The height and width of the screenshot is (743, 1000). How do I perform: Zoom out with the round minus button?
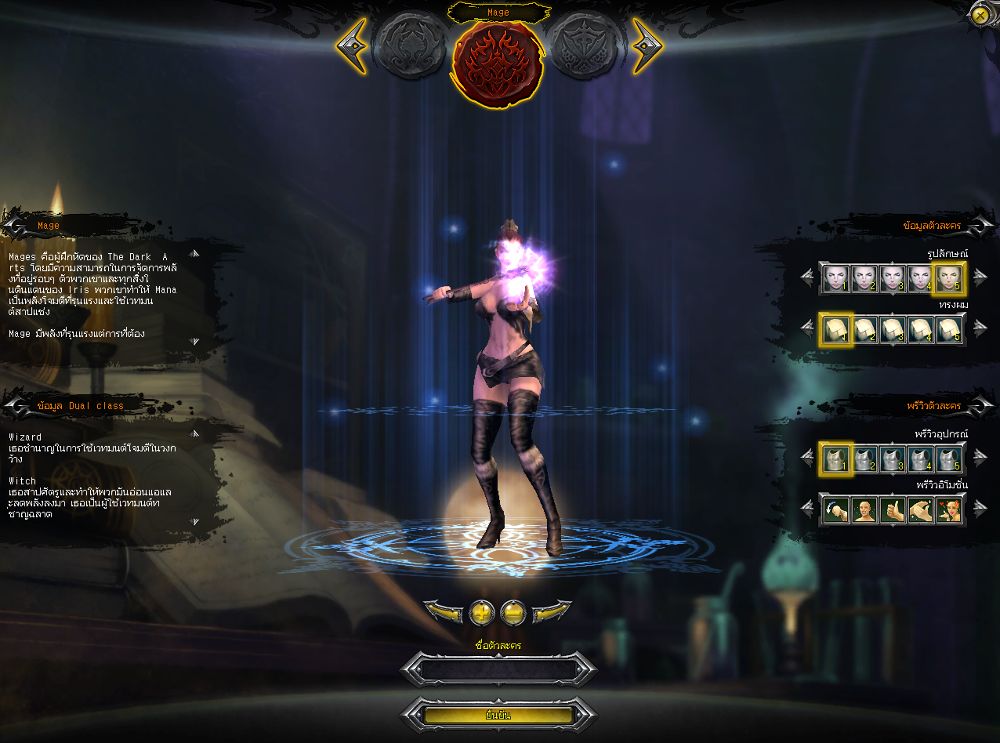pos(513,611)
